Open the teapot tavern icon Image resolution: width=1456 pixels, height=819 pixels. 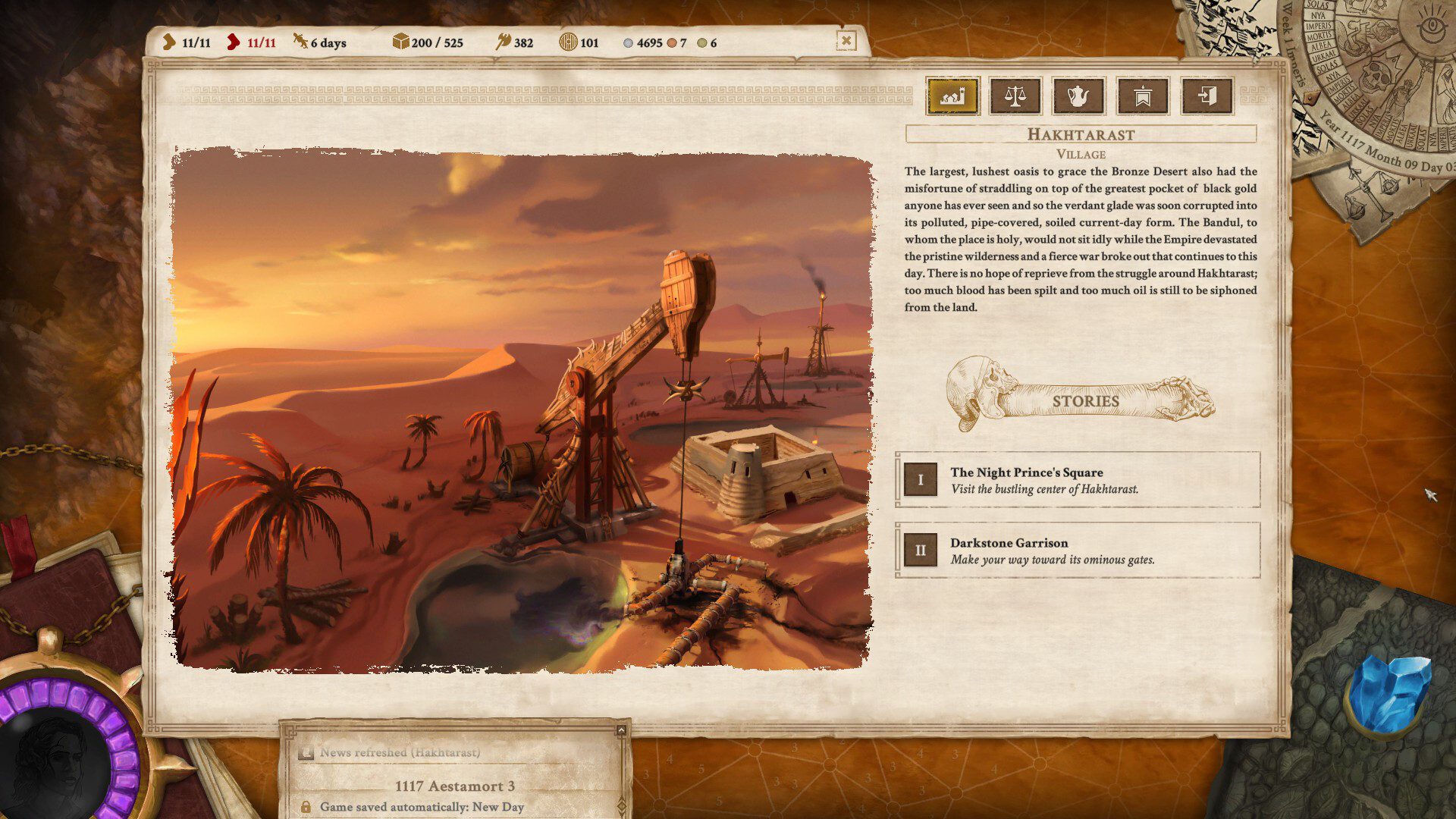coord(1079,96)
